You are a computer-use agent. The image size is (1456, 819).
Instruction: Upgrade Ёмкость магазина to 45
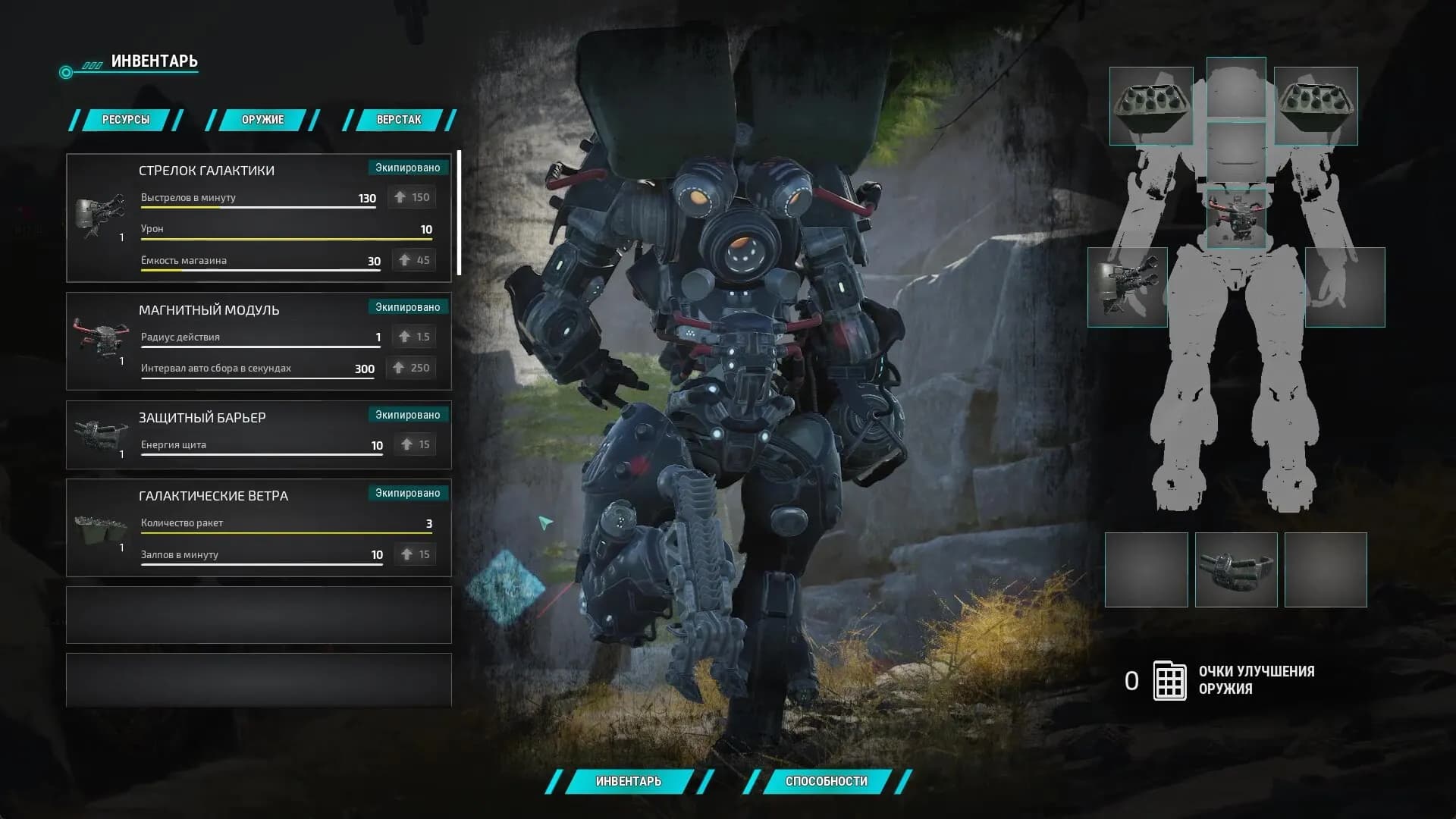click(x=414, y=260)
